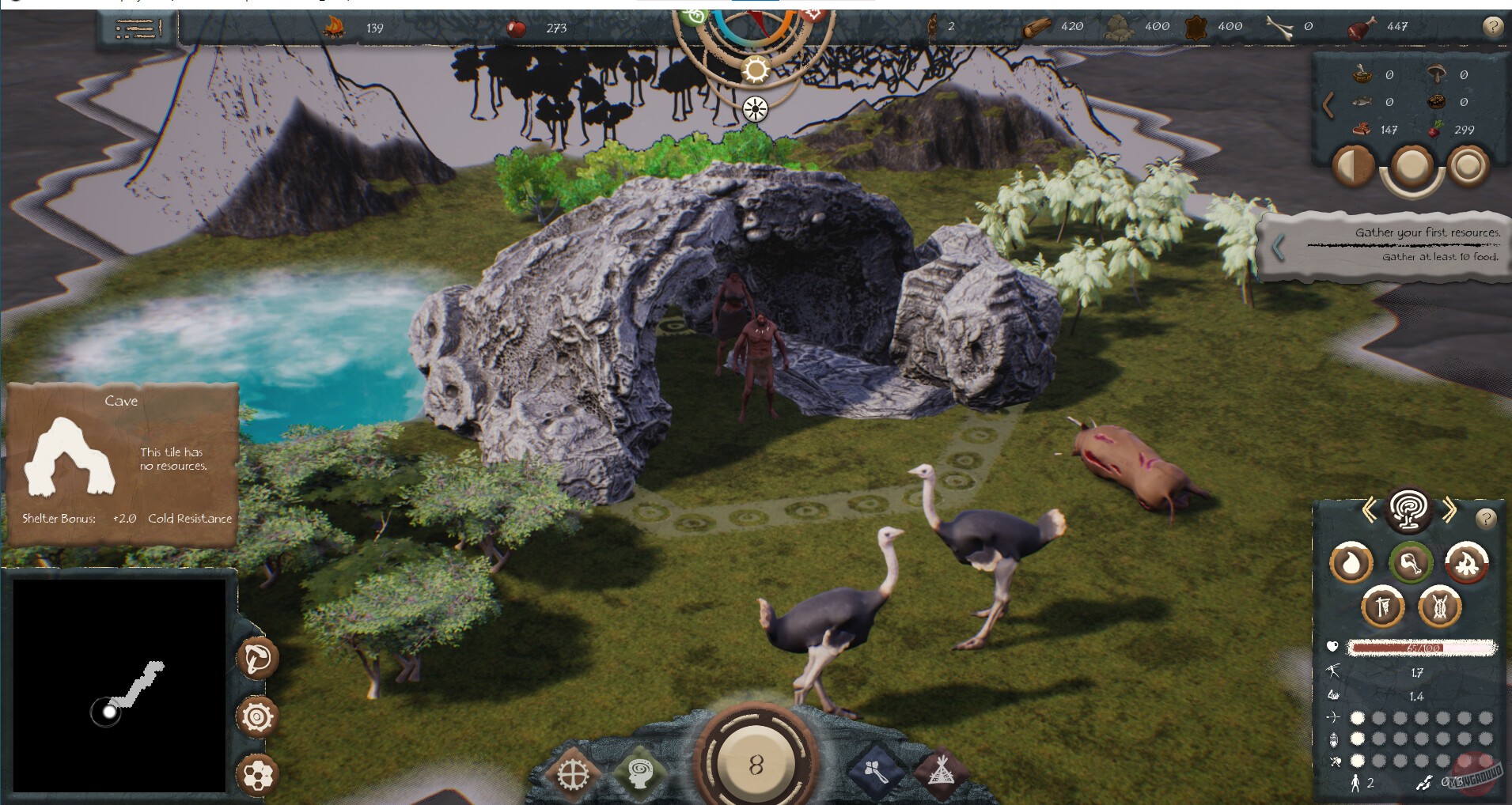Open the knowledge head icon at bottom center
Viewport: 1512px width, 805px height.
[x=639, y=773]
